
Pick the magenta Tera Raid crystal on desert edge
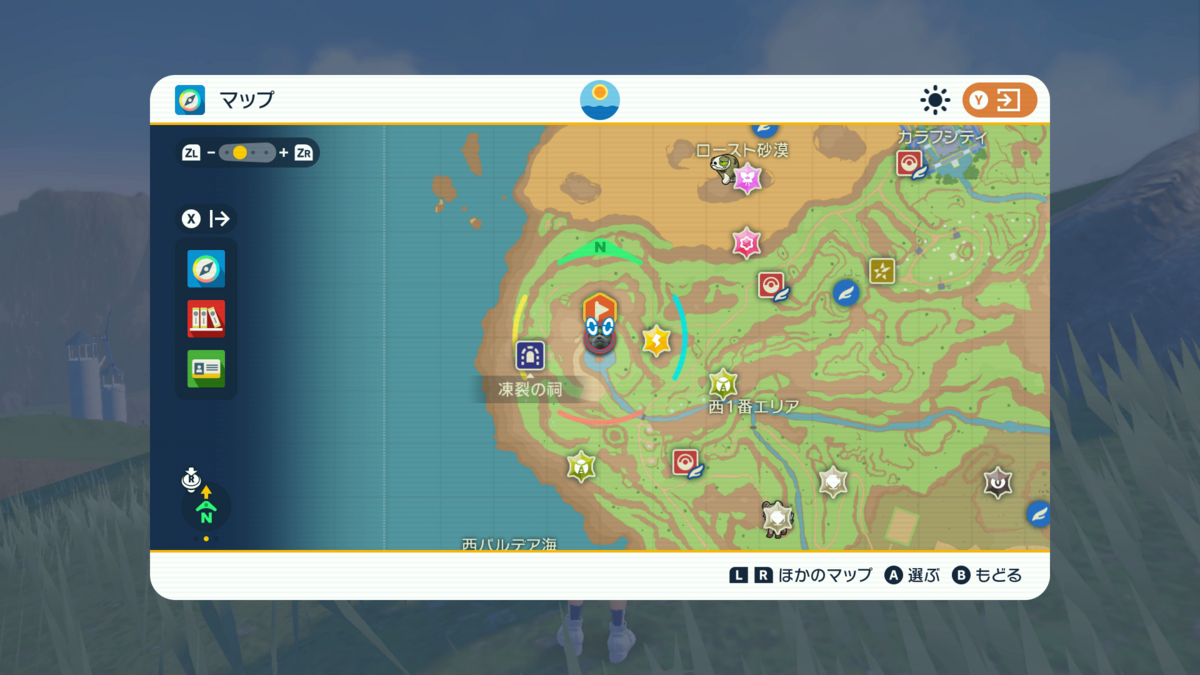point(746,243)
